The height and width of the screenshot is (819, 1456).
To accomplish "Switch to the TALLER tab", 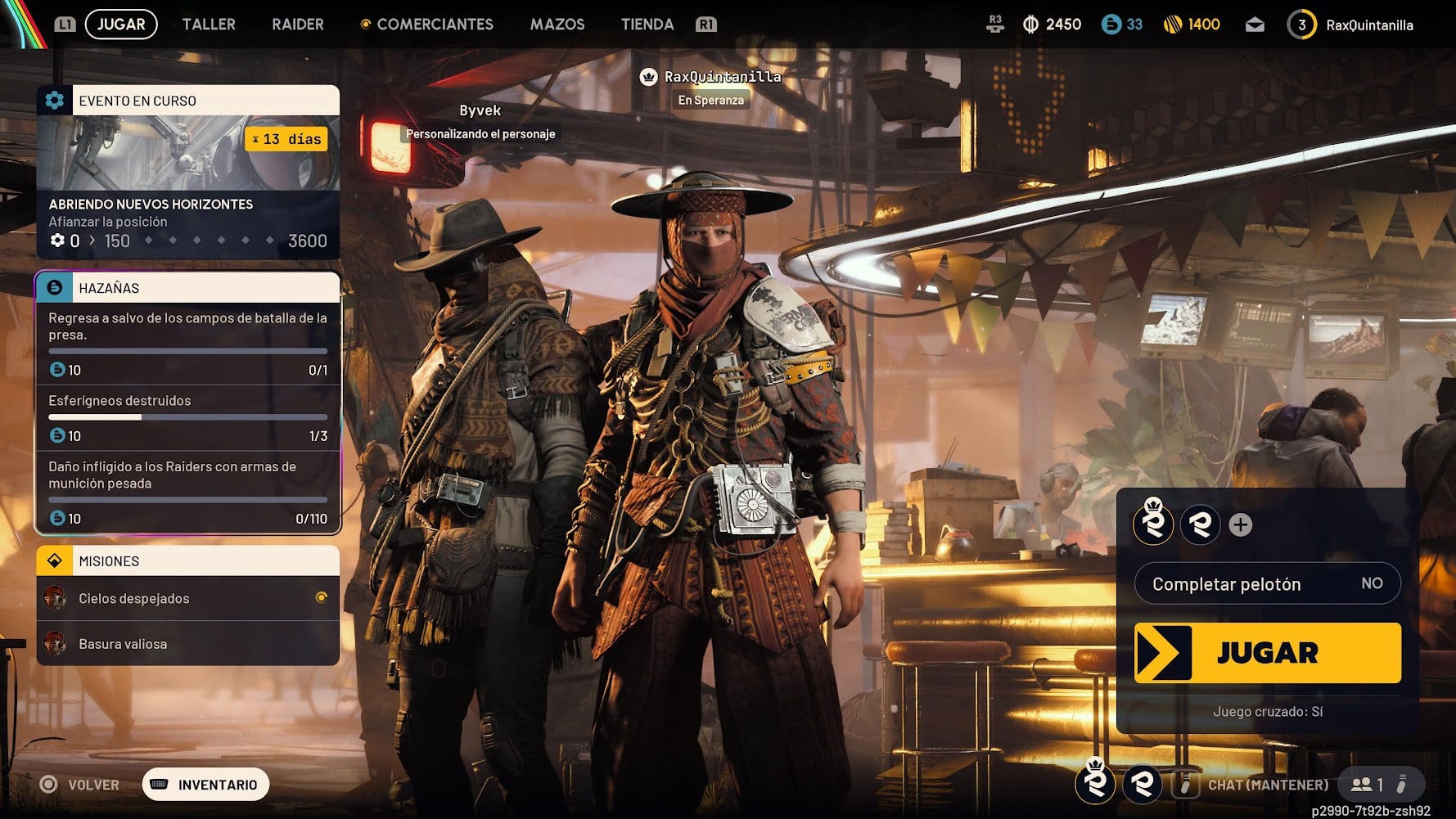I will point(209,25).
